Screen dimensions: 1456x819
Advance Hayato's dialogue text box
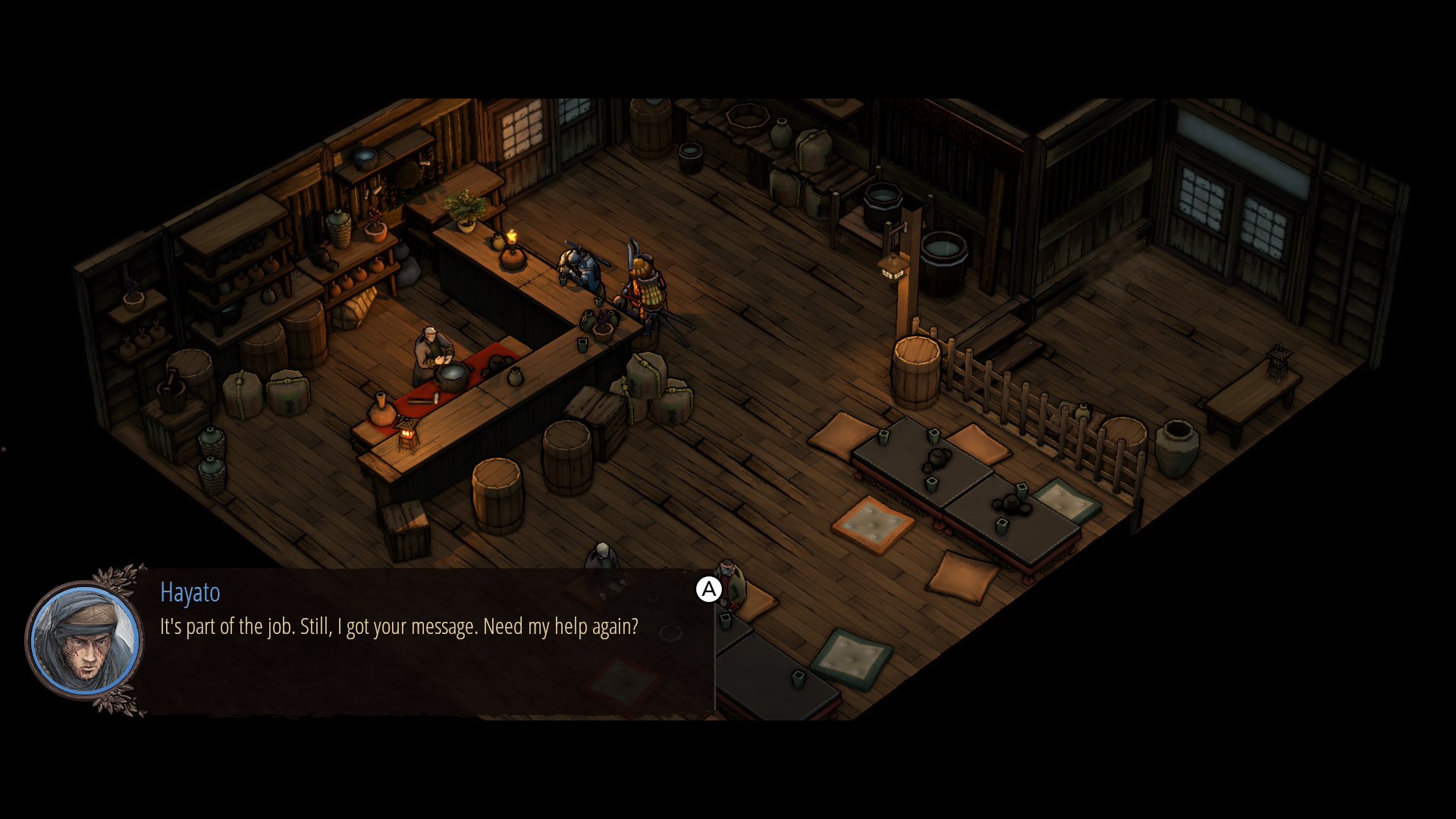[708, 589]
